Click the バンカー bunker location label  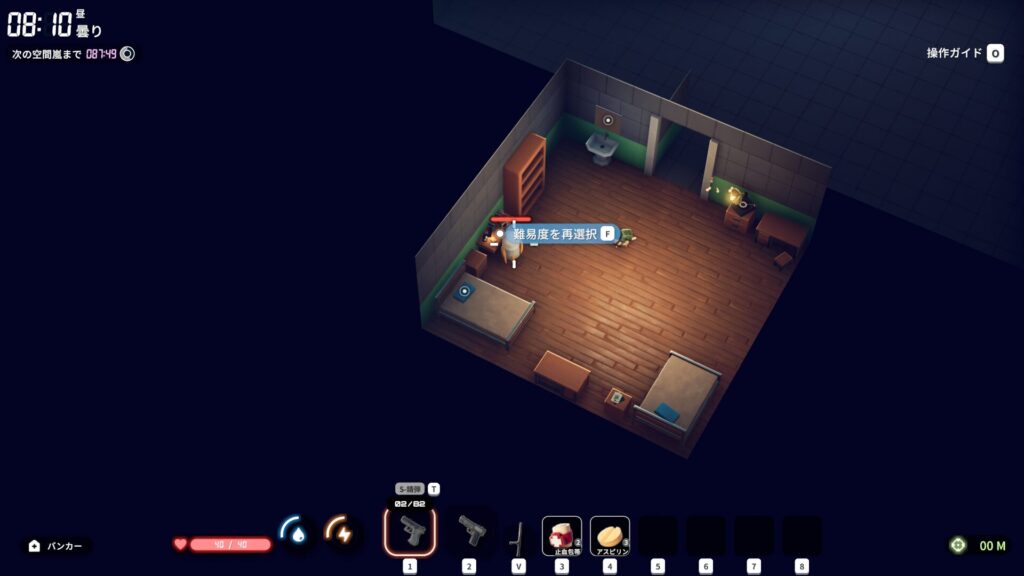(x=56, y=546)
